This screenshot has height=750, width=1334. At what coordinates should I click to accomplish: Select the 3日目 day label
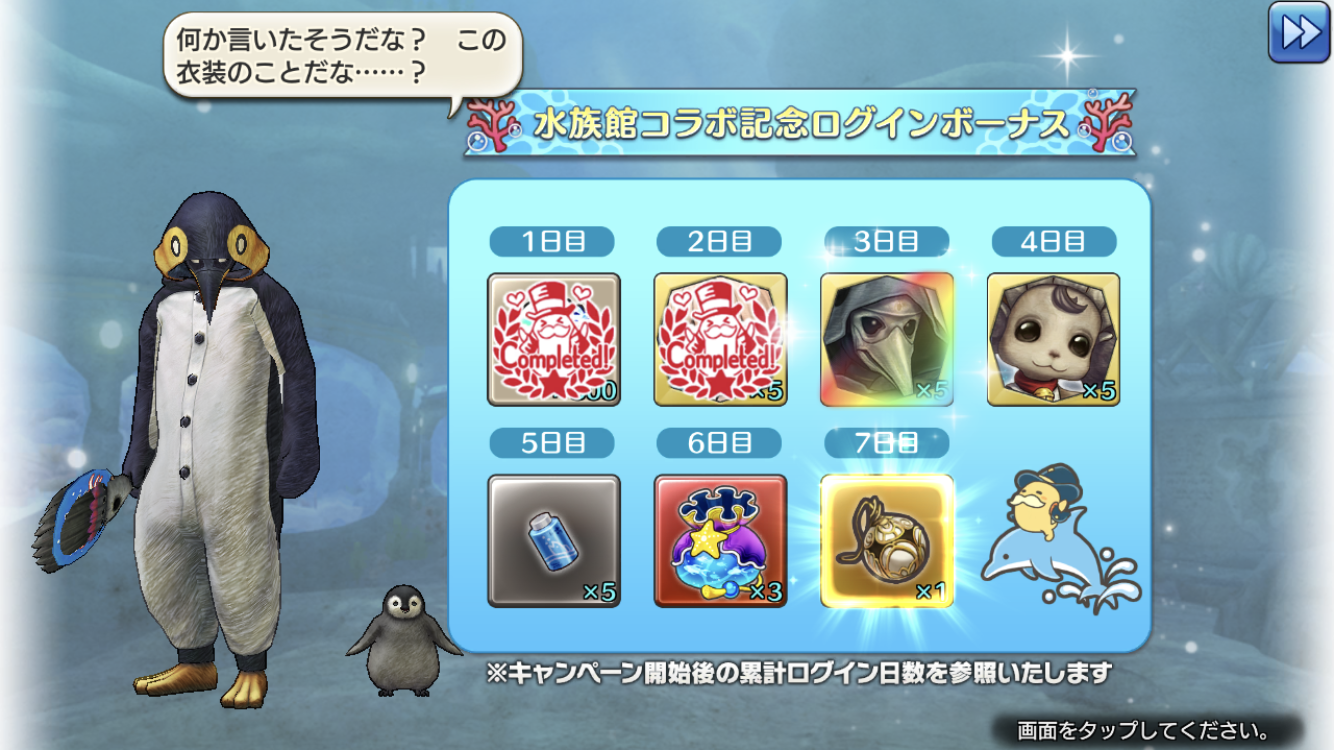(x=885, y=241)
